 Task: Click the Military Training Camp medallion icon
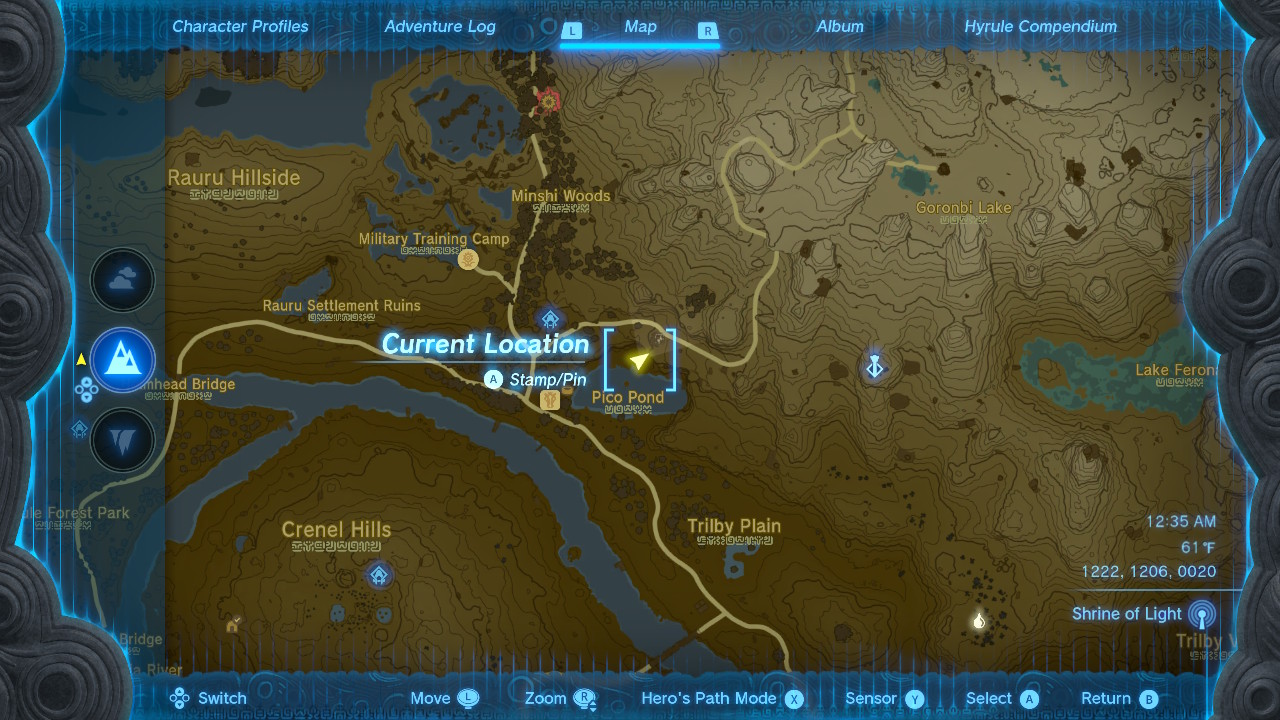468,258
